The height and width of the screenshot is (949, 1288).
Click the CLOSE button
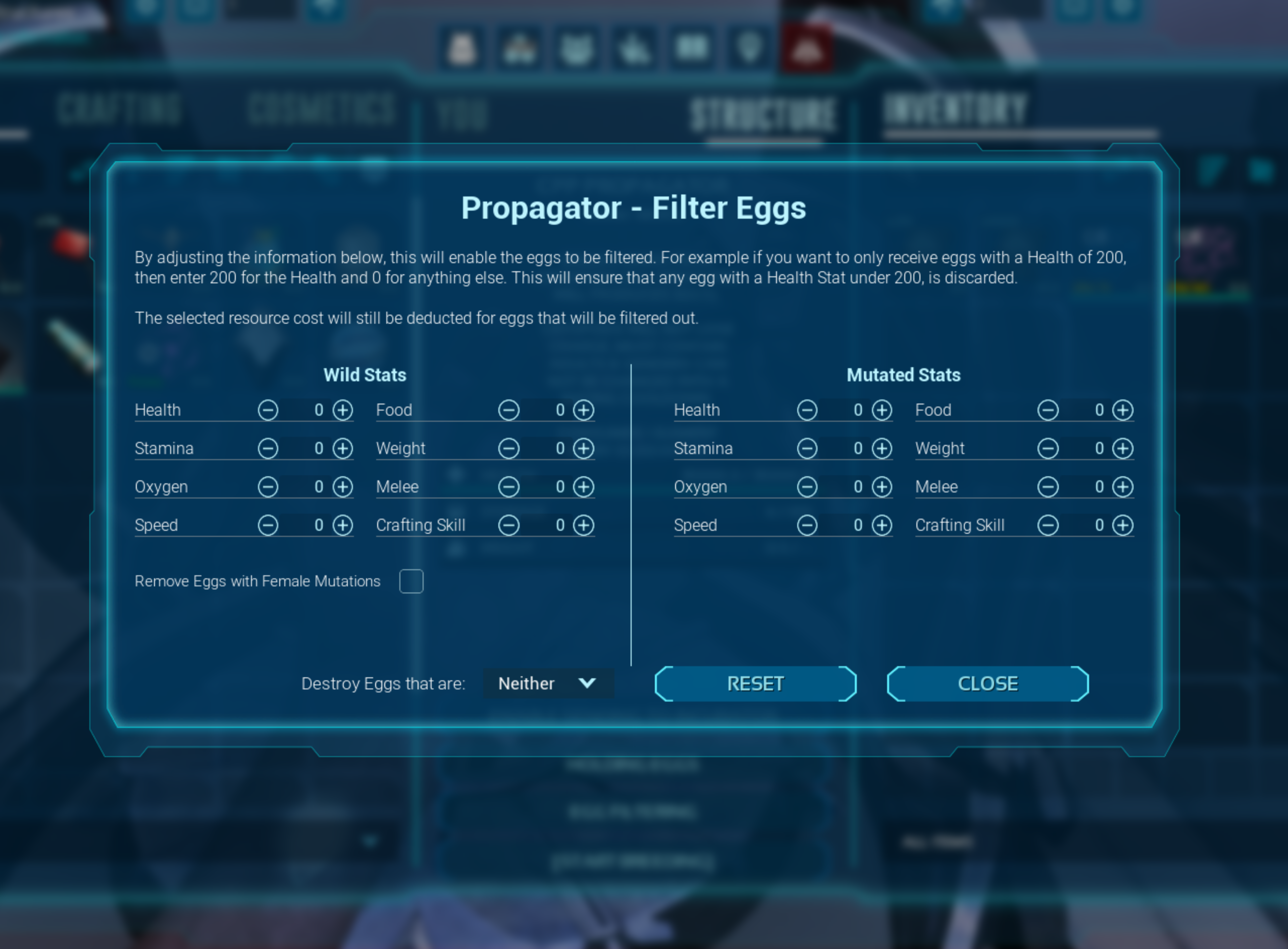[x=987, y=683]
